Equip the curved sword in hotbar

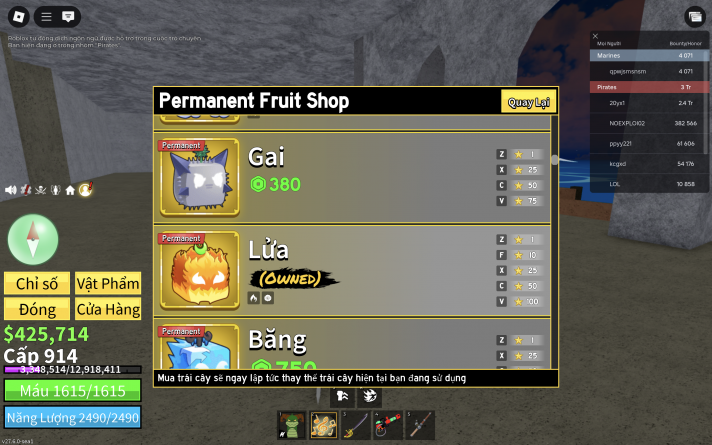[x=357, y=424]
